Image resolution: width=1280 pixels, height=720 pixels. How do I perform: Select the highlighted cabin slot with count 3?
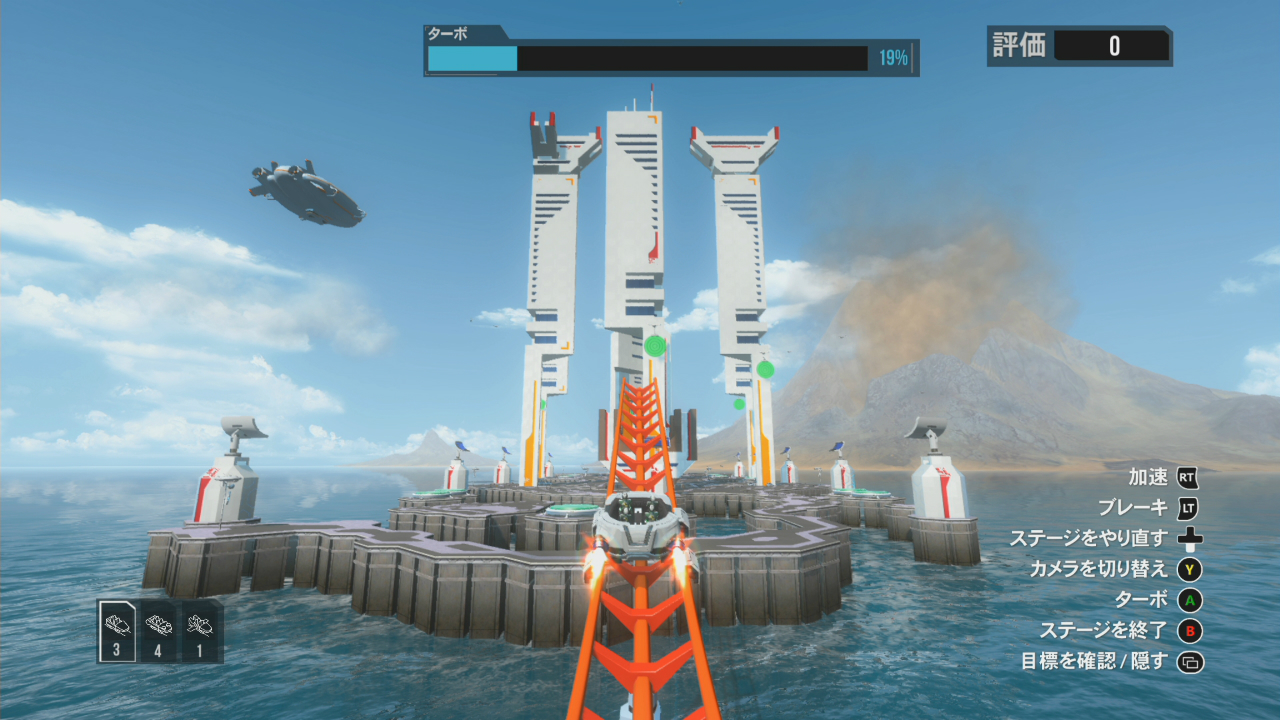(x=118, y=631)
